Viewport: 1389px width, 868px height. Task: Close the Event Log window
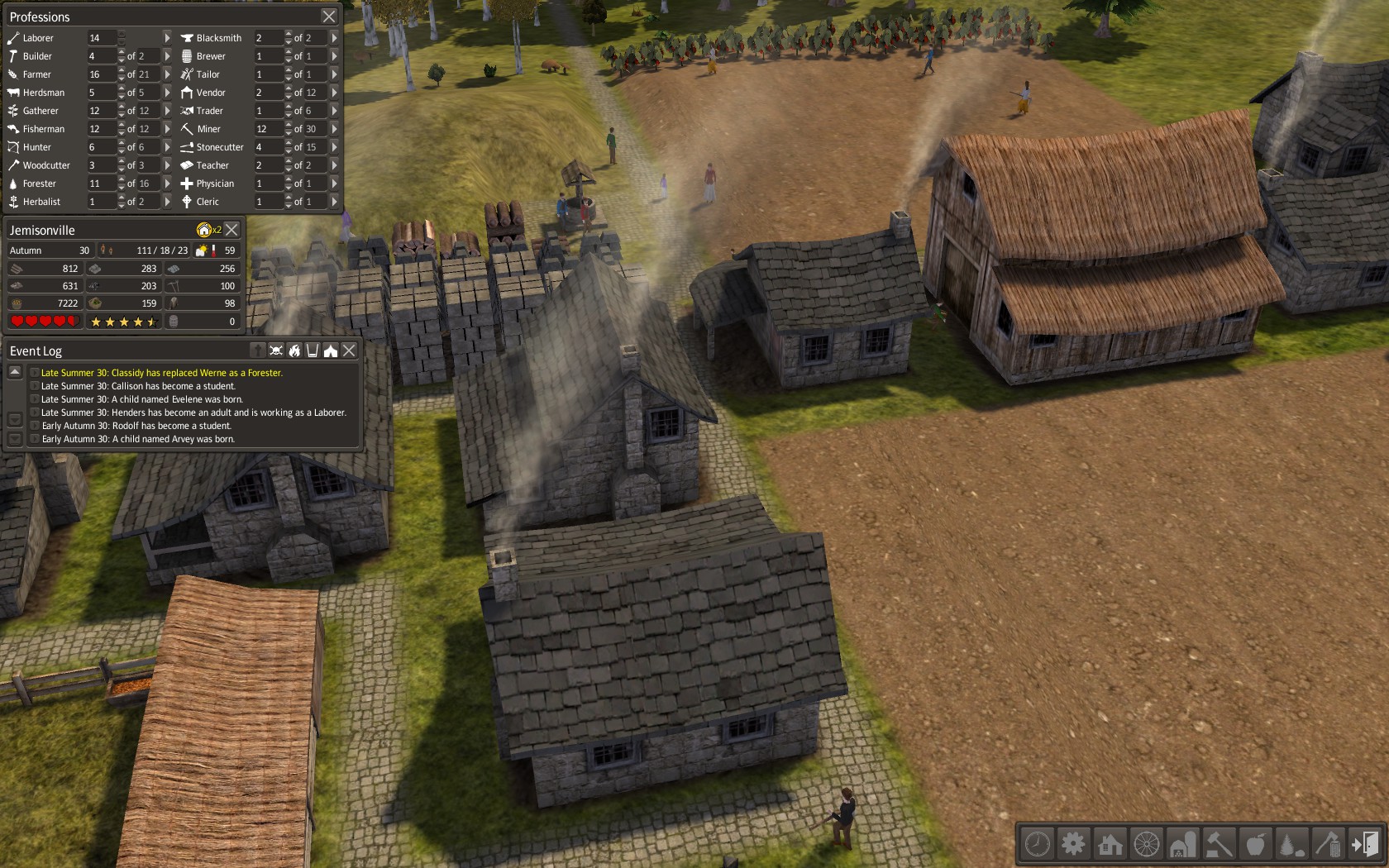(350, 351)
